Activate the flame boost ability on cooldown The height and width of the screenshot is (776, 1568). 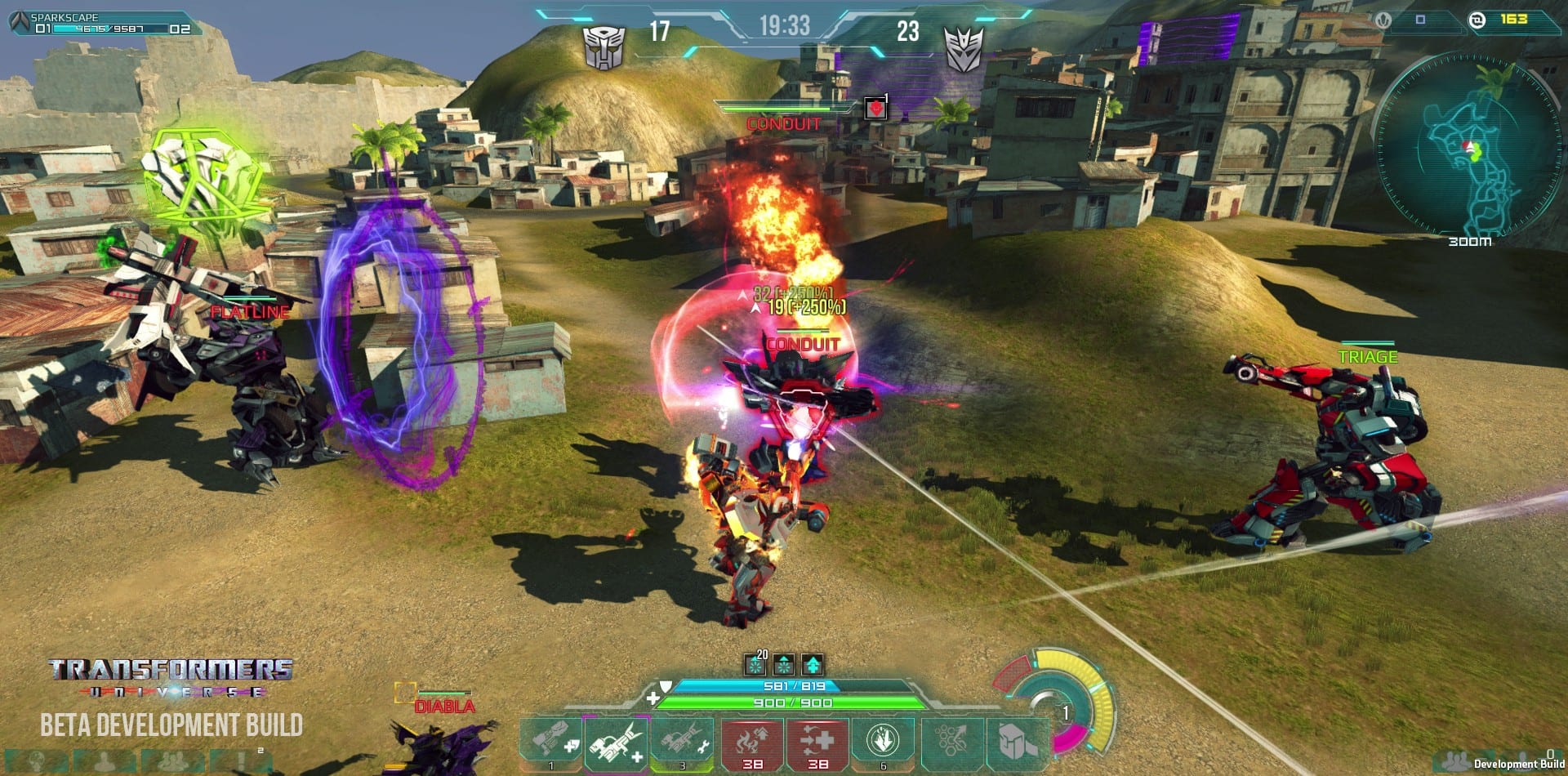click(x=751, y=742)
